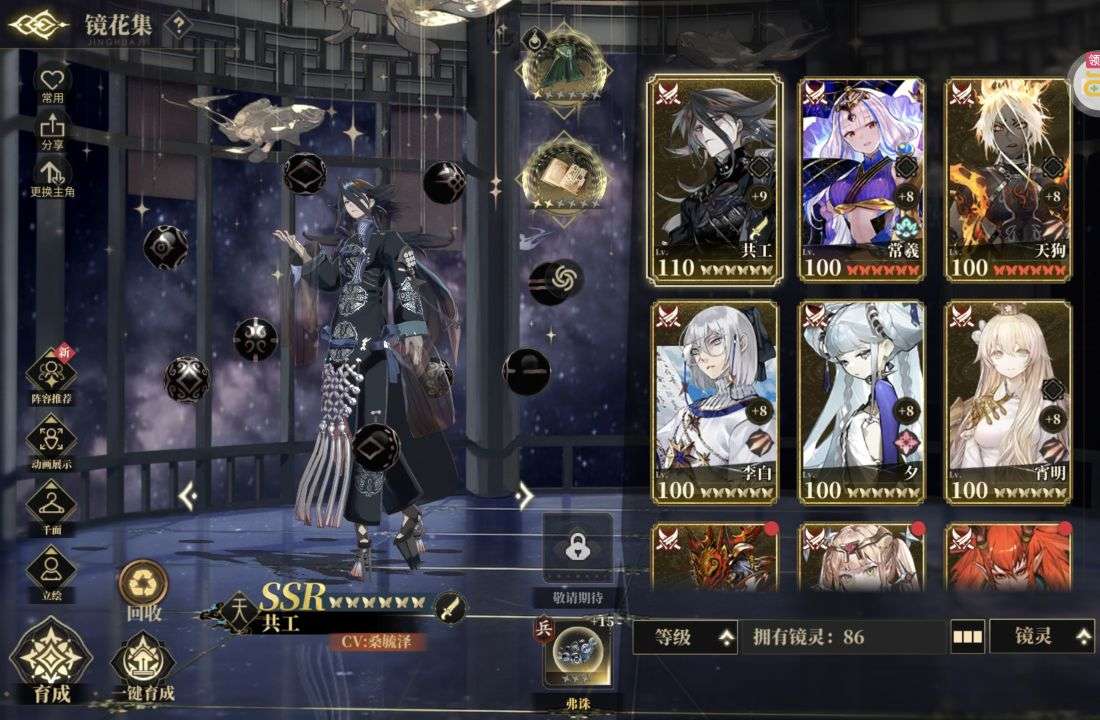This screenshot has width=1100, height=720.
Task: Choose 更换主角 to change protagonist
Action: (52, 177)
